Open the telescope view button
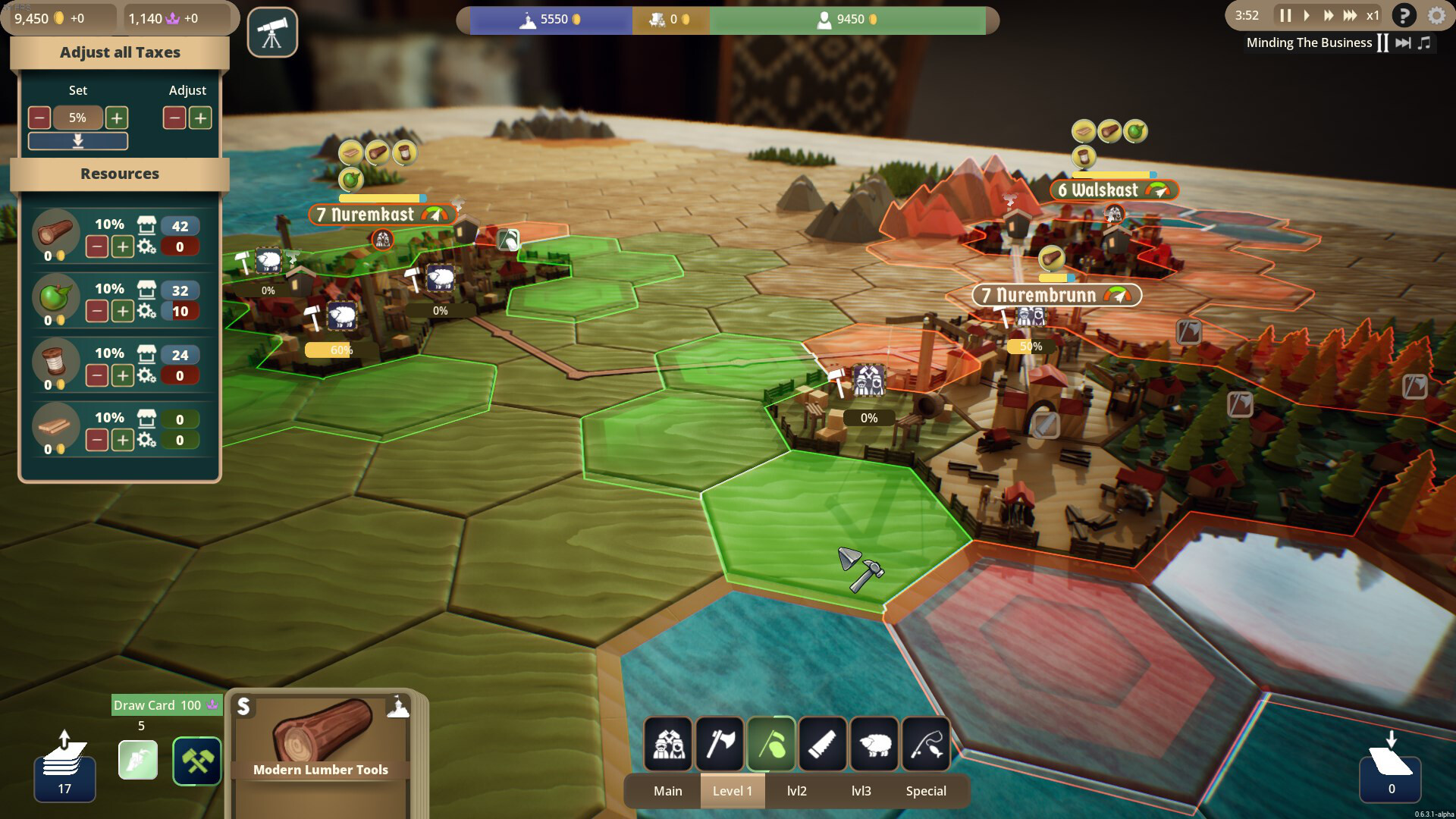Screen dimensions: 1456x819 (x=272, y=33)
